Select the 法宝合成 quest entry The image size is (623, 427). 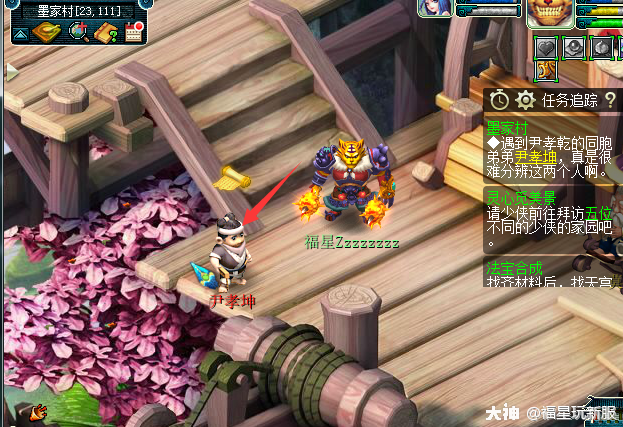tap(514, 268)
